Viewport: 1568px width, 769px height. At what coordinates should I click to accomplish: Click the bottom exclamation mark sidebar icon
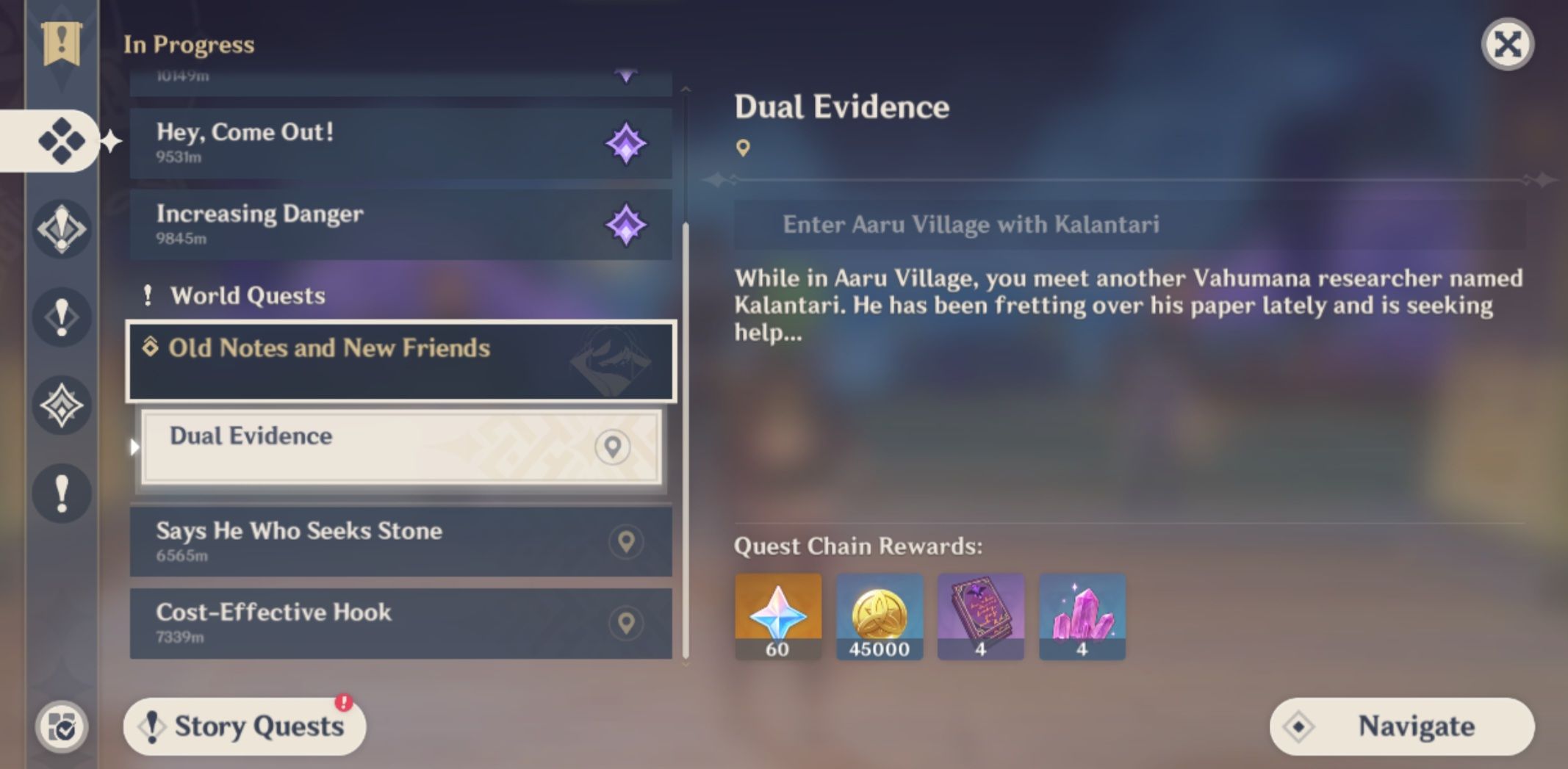coord(63,494)
